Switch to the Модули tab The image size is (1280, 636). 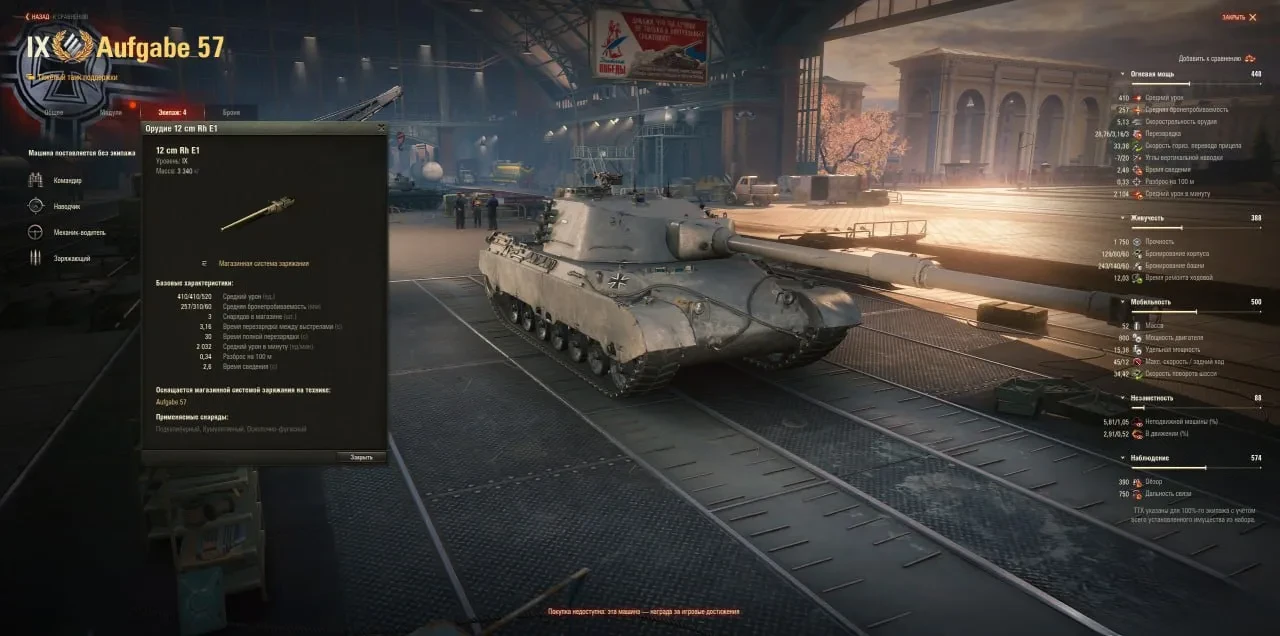point(112,112)
